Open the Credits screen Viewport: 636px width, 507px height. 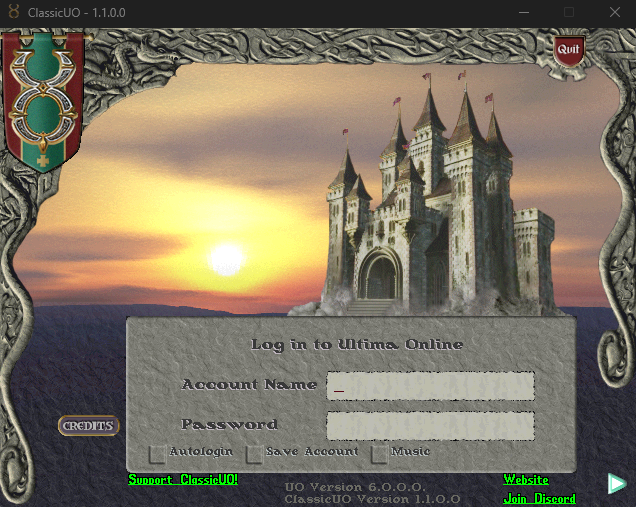(x=88, y=426)
